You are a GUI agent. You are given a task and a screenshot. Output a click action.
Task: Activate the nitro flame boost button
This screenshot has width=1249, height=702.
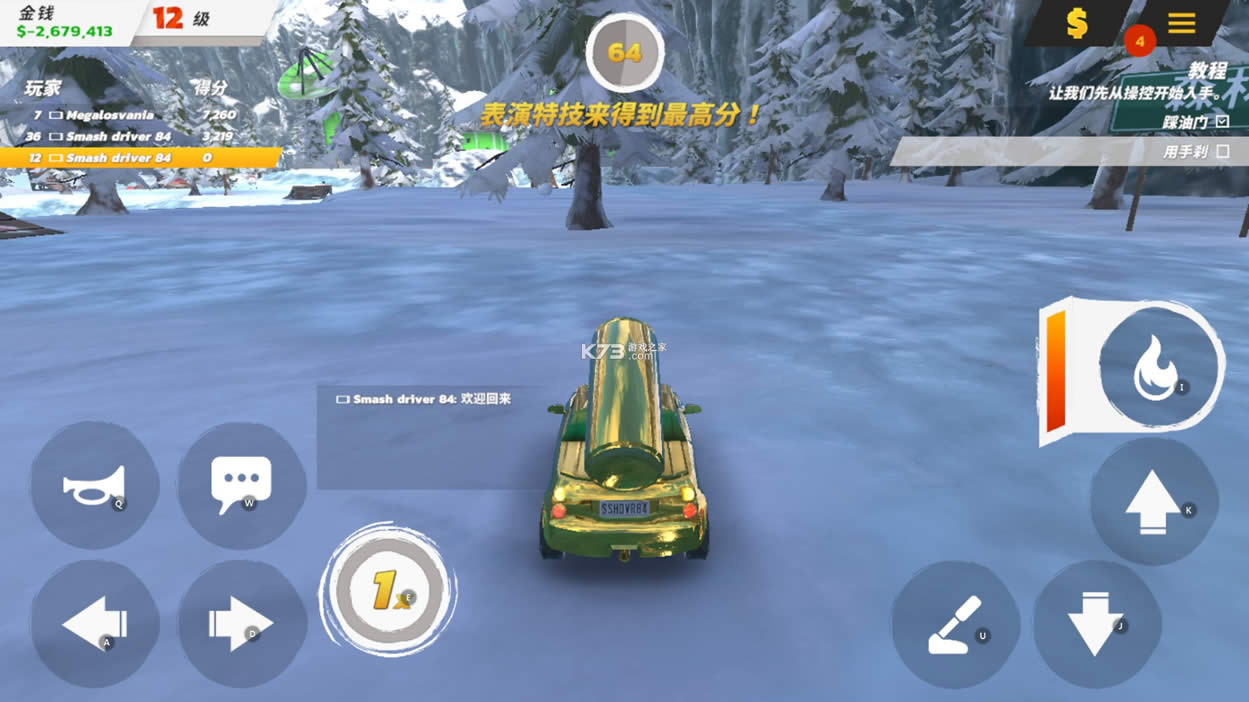(x=1159, y=367)
